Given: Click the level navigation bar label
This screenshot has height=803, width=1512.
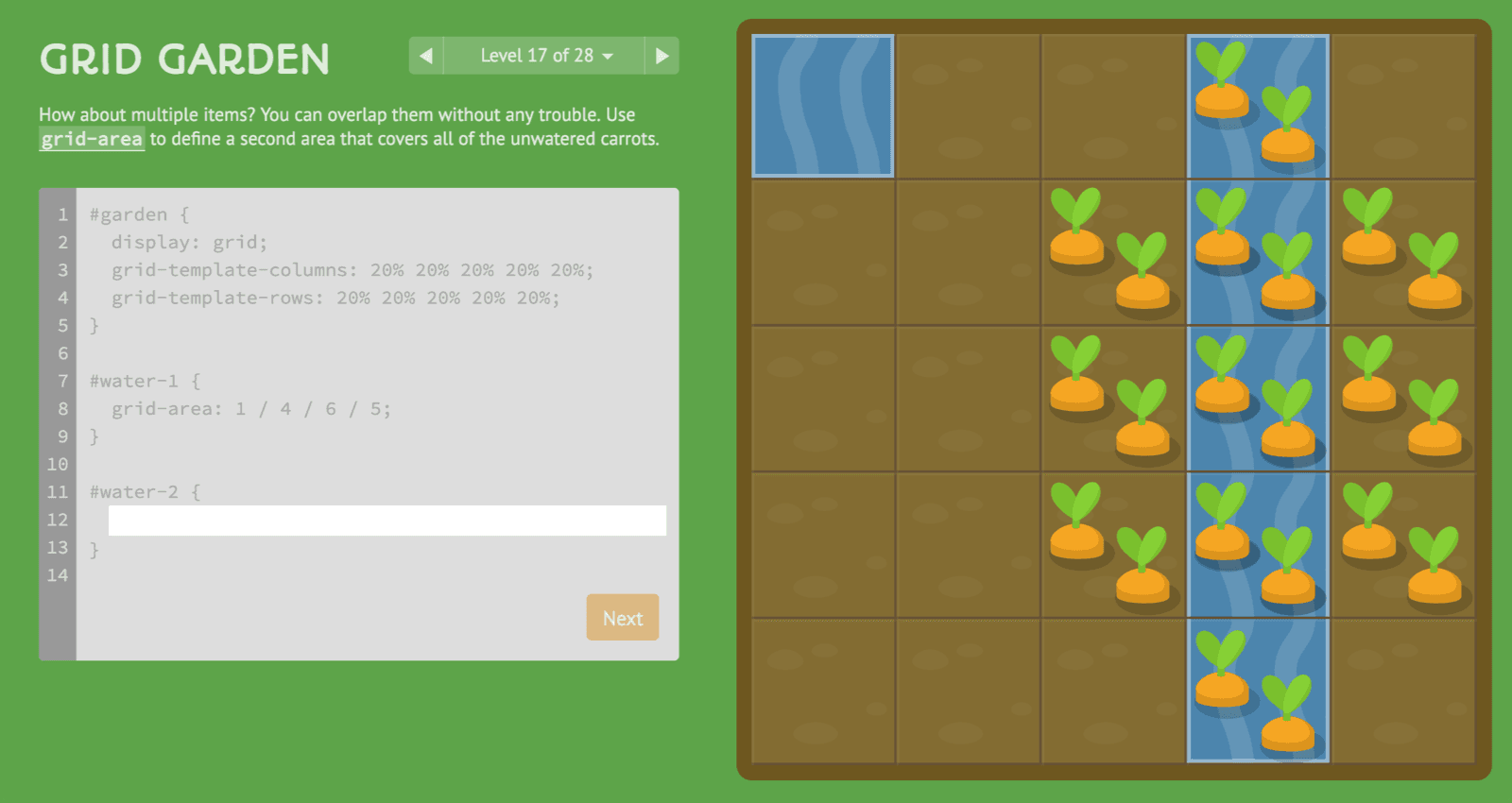Looking at the screenshot, I should point(534,56).
